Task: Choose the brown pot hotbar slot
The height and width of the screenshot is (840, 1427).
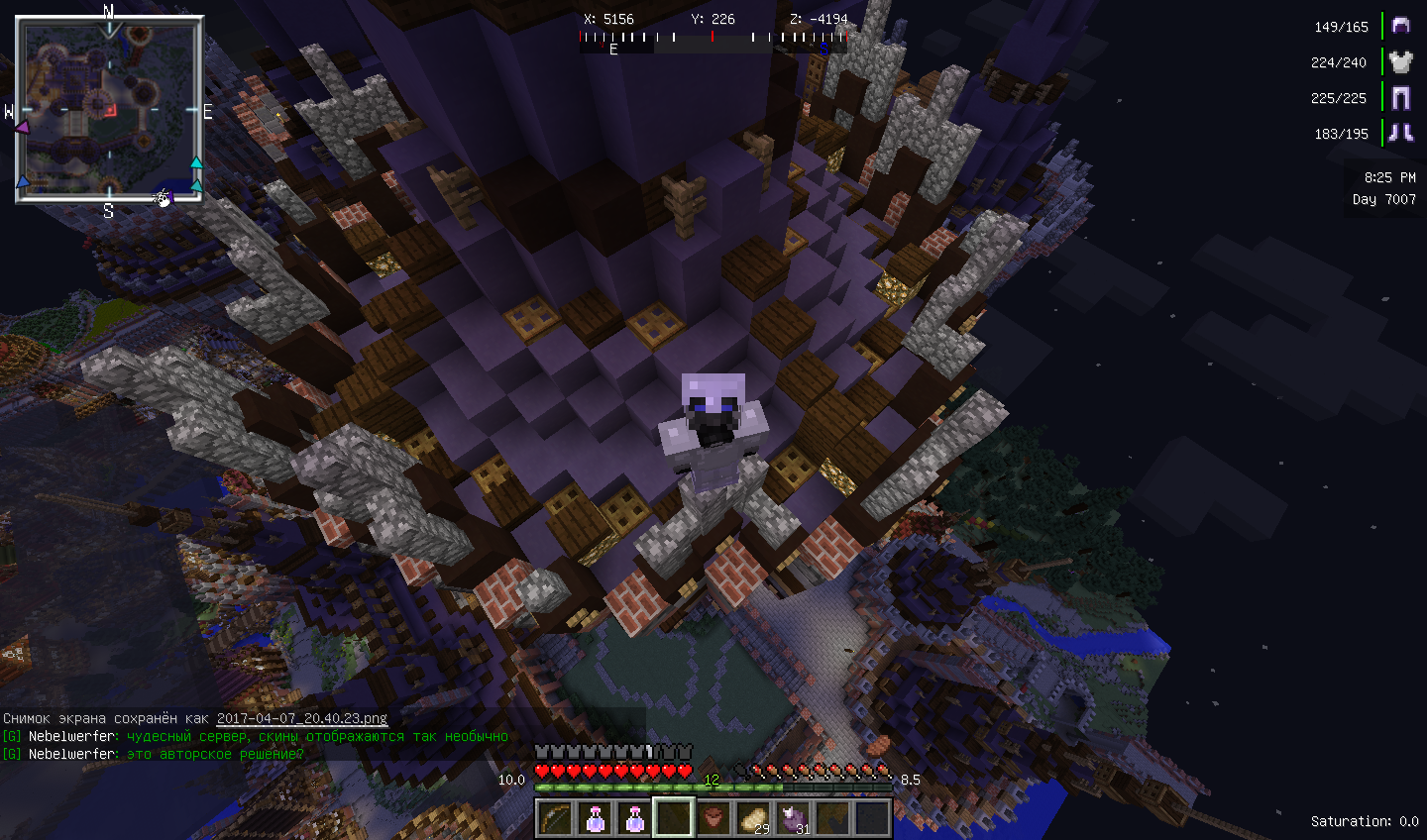Action: [713, 818]
